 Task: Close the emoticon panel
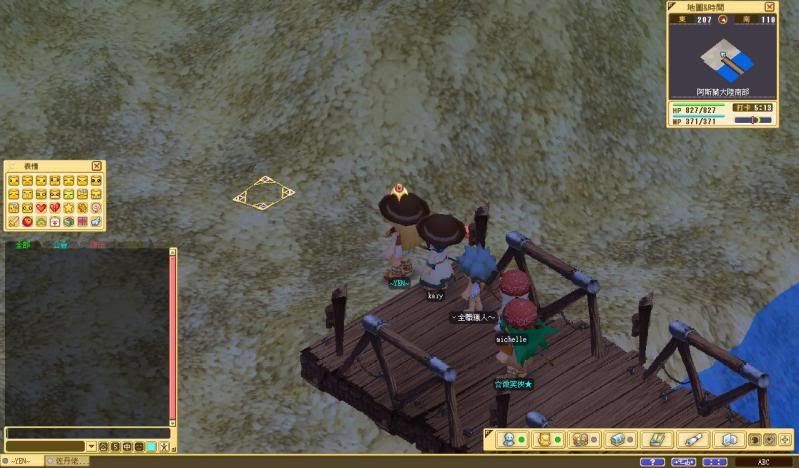(97, 165)
